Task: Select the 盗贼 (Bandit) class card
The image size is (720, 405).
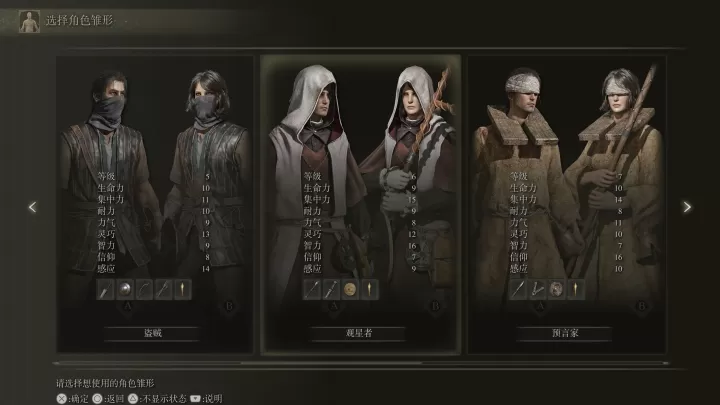Action: tap(152, 200)
